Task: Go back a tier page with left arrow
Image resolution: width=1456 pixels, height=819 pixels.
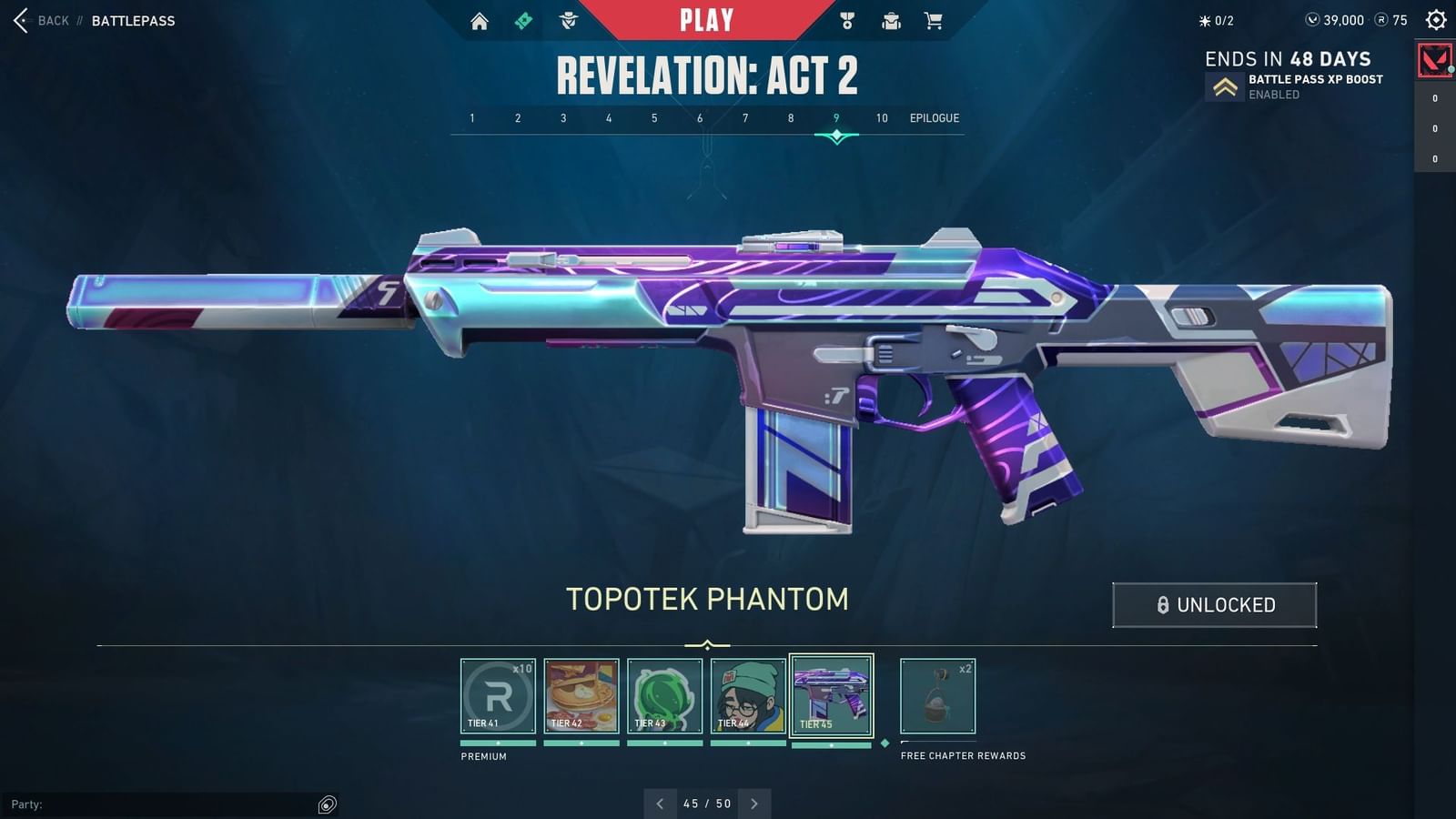Action: 660,804
